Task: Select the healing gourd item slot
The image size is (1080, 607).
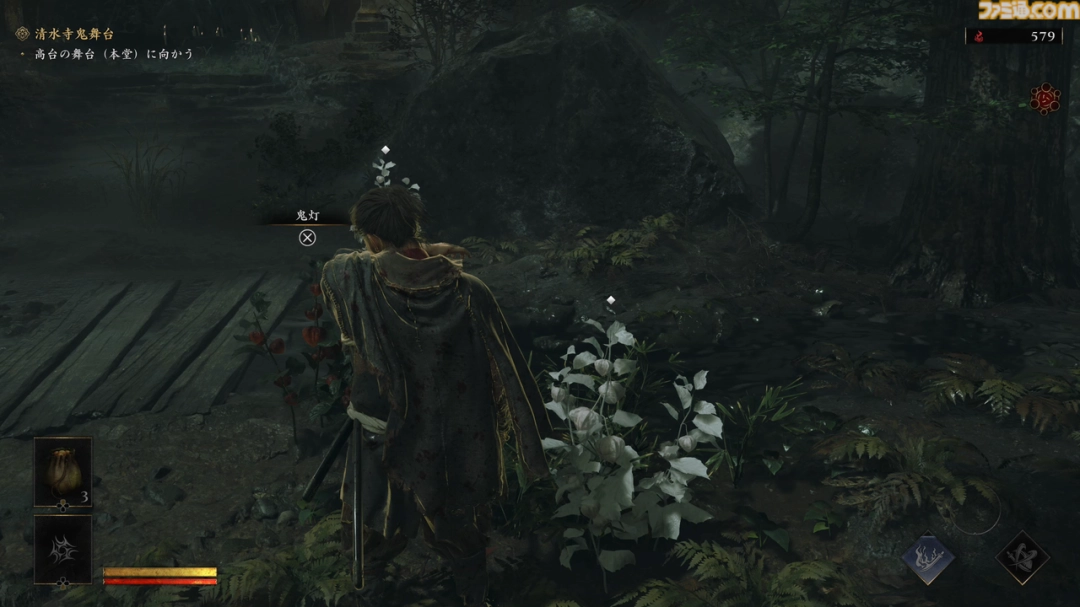Action: coord(63,472)
